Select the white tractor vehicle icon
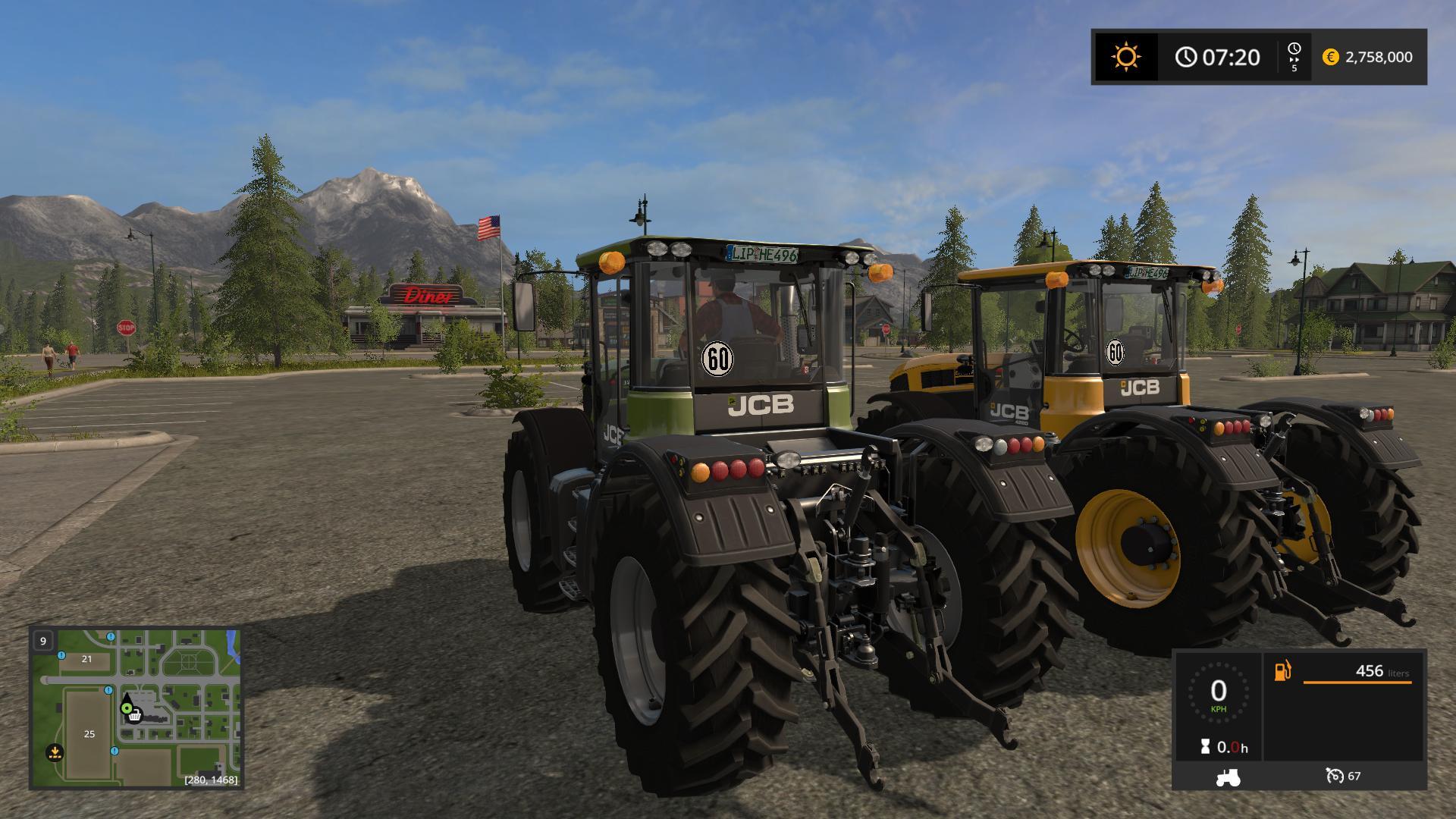 tap(1228, 777)
